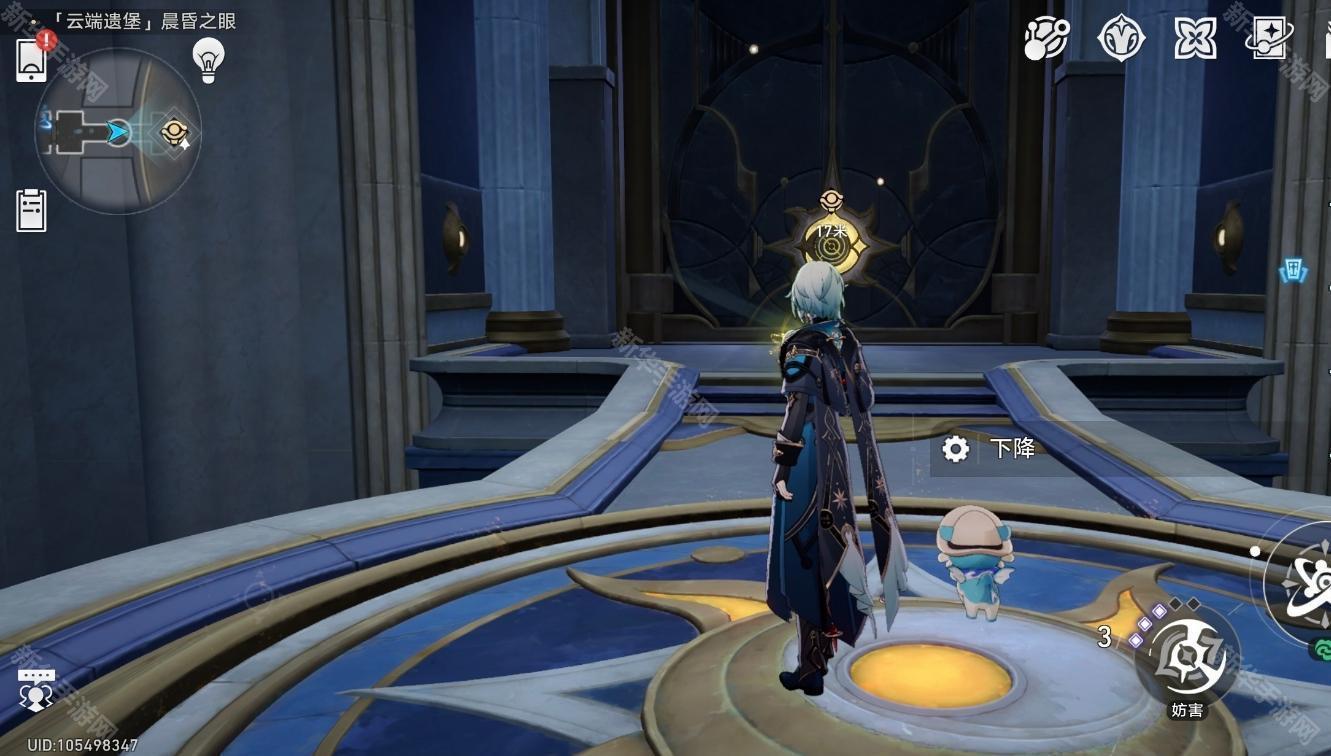Tap the small blue card icon
Screen dimensions: 1331x756
(1294, 270)
